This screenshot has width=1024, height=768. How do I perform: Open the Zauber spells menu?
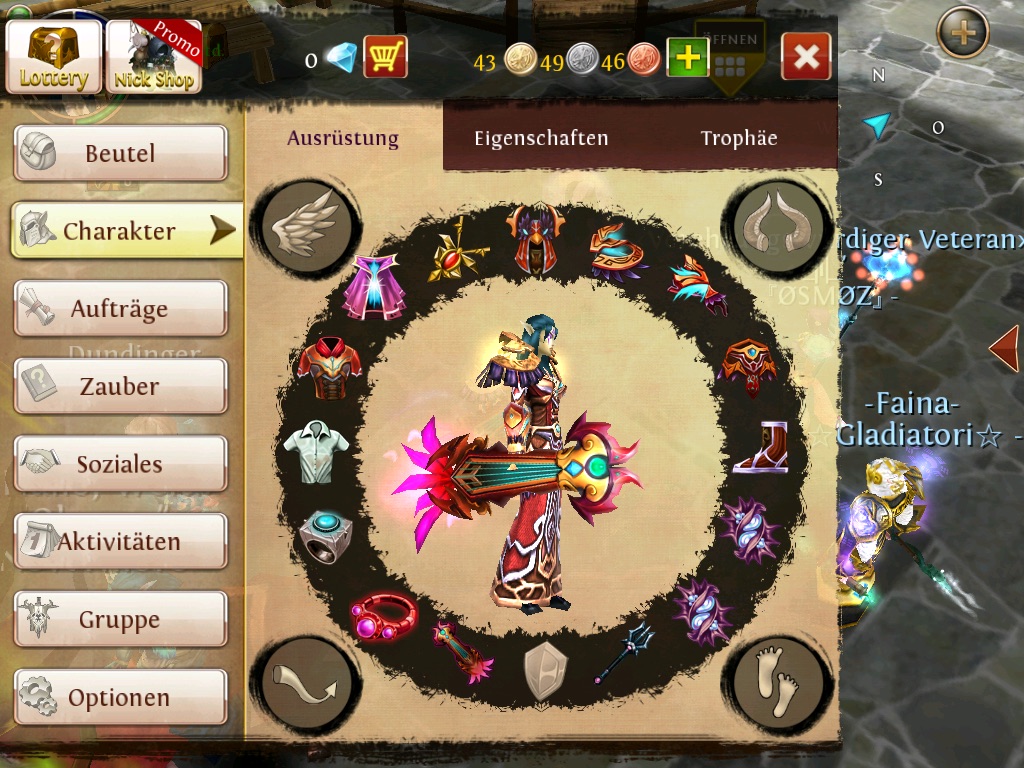(x=120, y=386)
